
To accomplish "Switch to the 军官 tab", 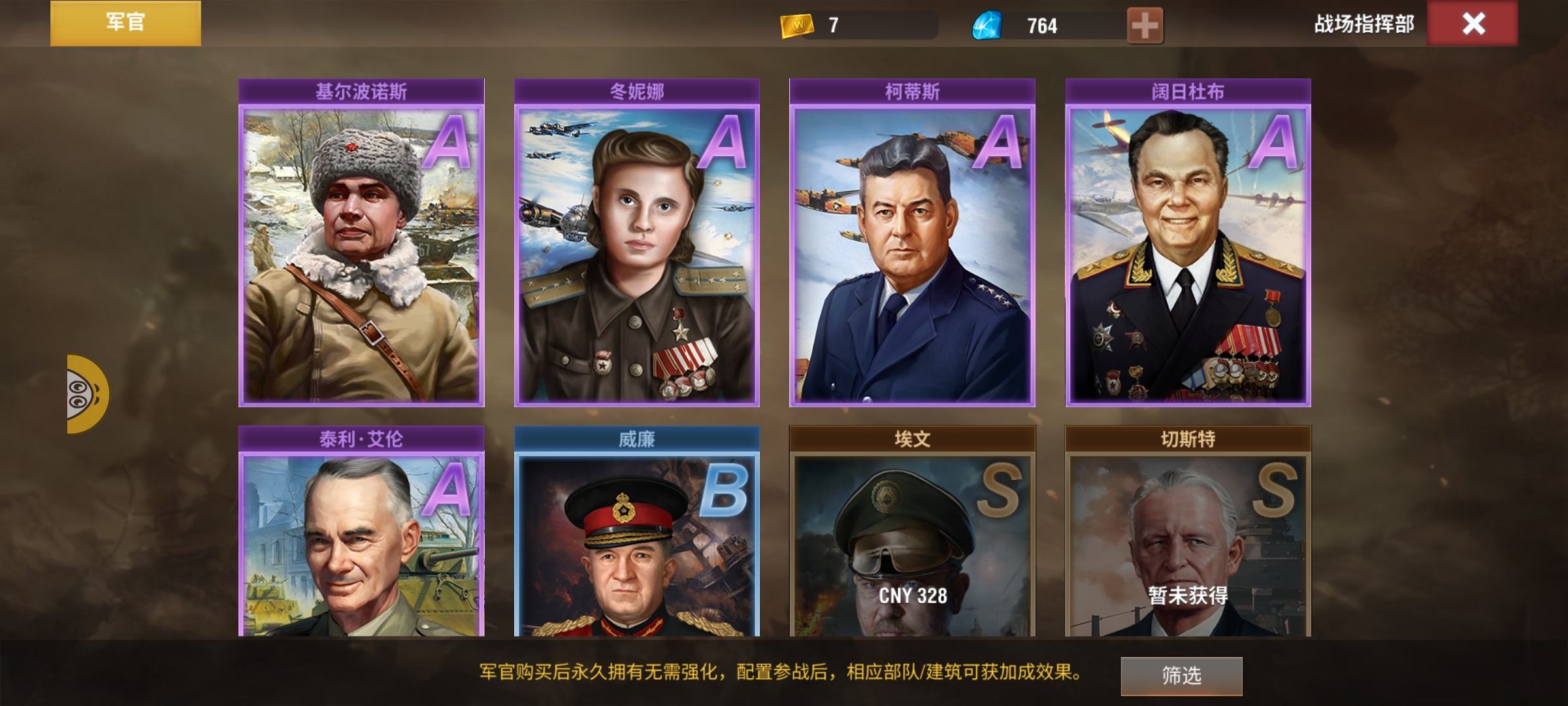I will (x=124, y=24).
